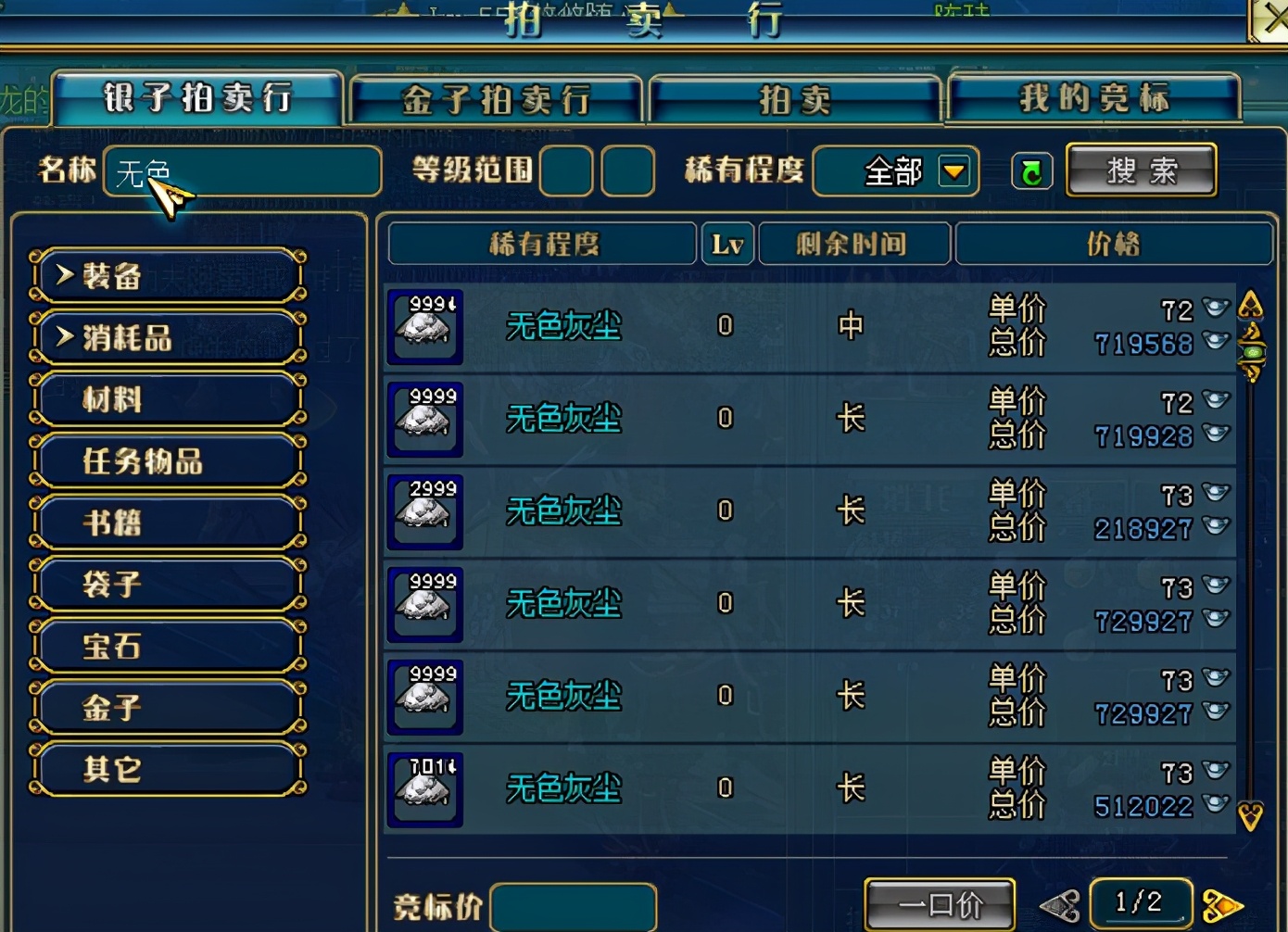
Task: Click the 名称 search input field
Action: pyautogui.click(x=243, y=171)
